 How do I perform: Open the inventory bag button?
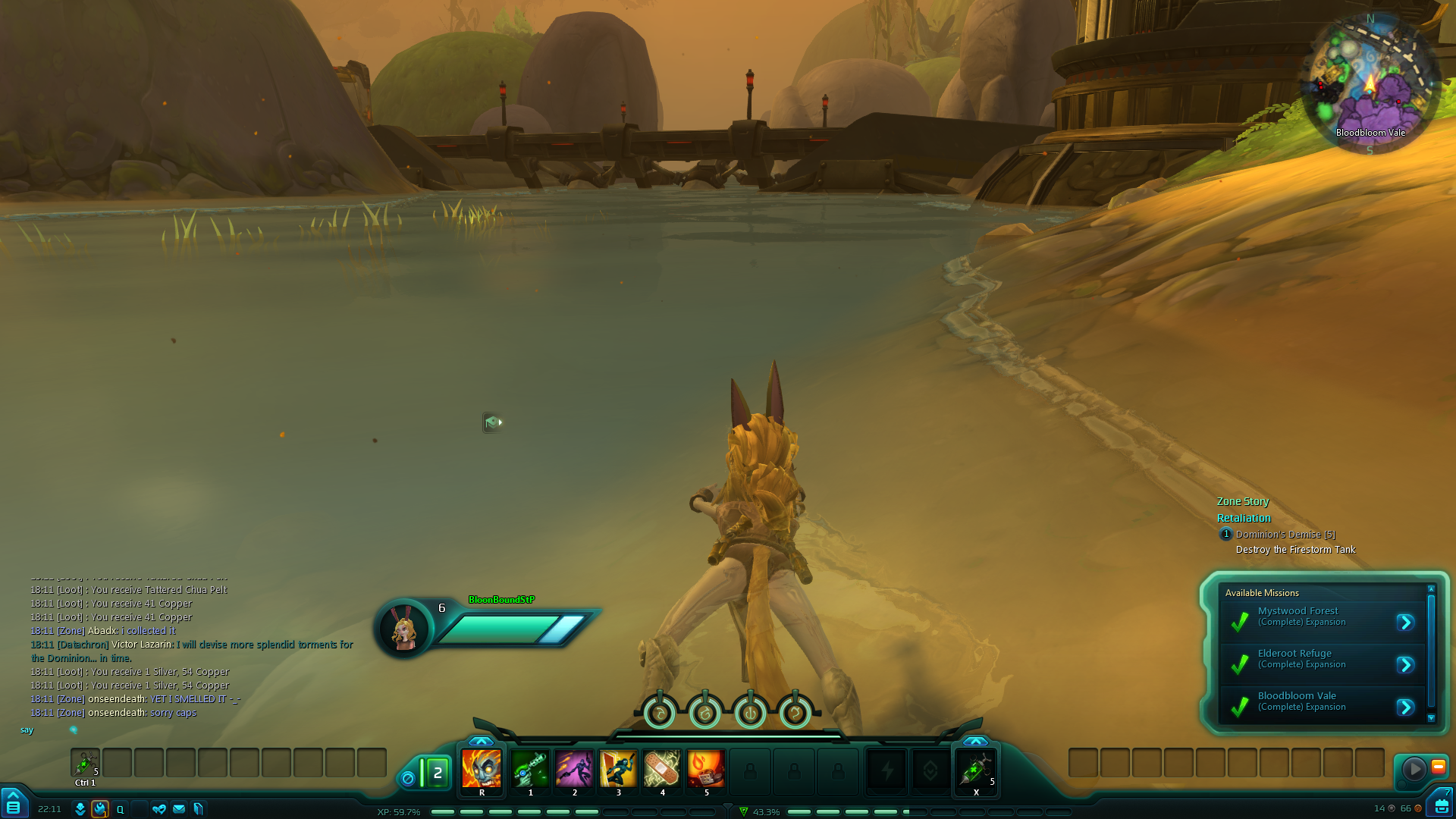click(1442, 806)
